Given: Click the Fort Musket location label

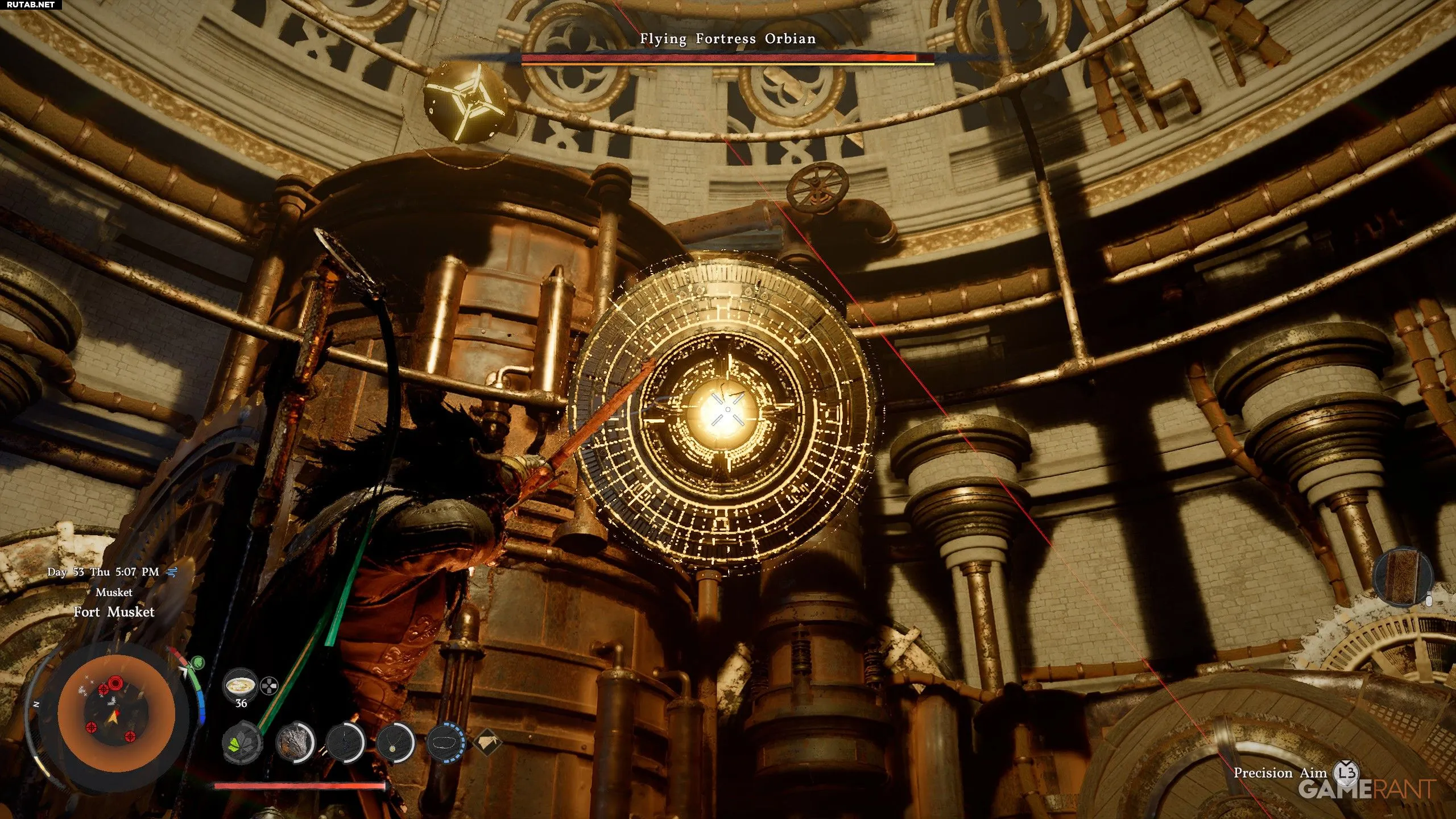Looking at the screenshot, I should click(x=114, y=612).
